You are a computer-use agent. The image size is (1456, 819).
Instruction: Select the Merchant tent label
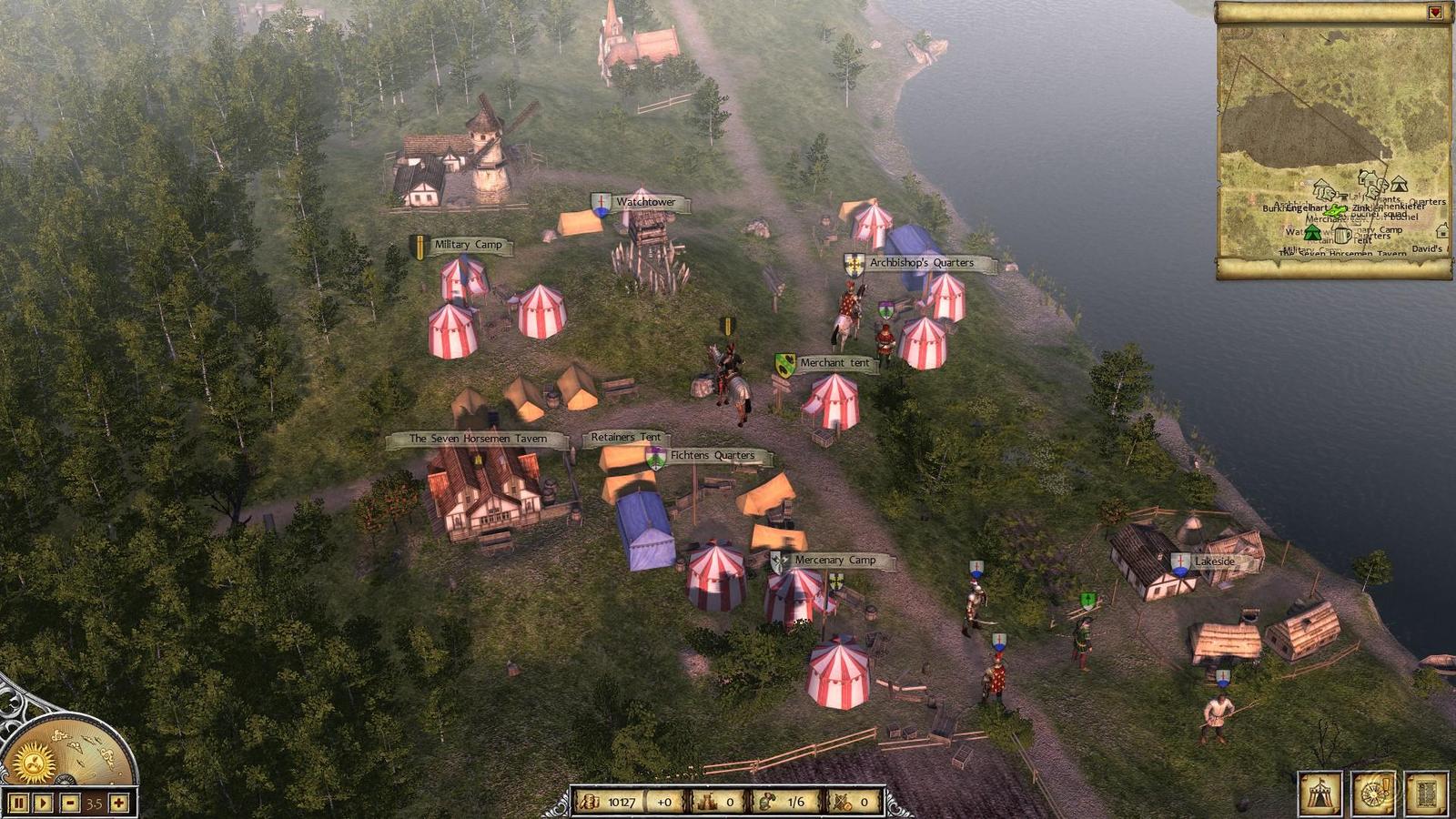pyautogui.click(x=834, y=363)
